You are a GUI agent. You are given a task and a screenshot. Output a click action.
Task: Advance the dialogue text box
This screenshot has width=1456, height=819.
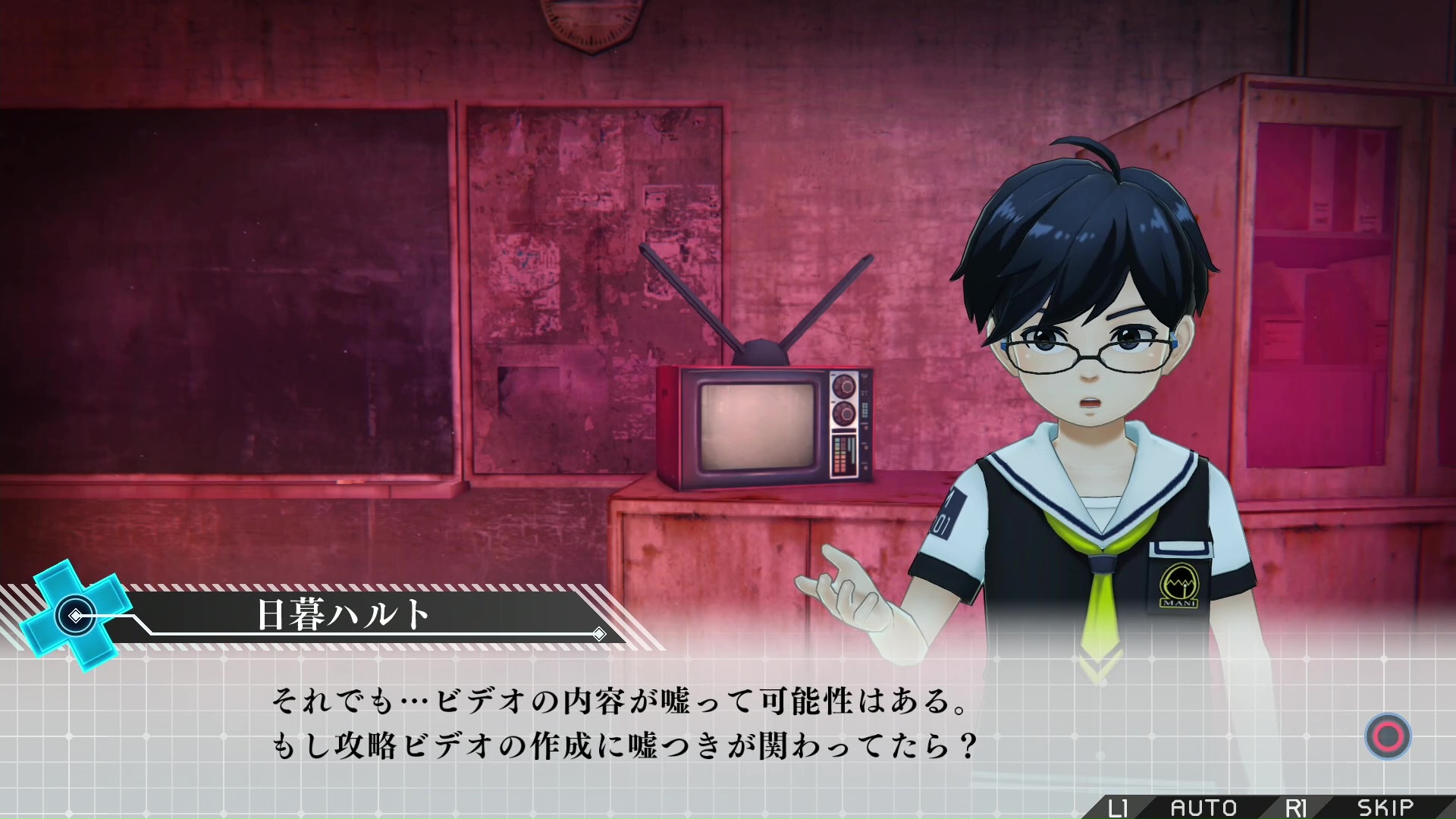(x=1387, y=736)
